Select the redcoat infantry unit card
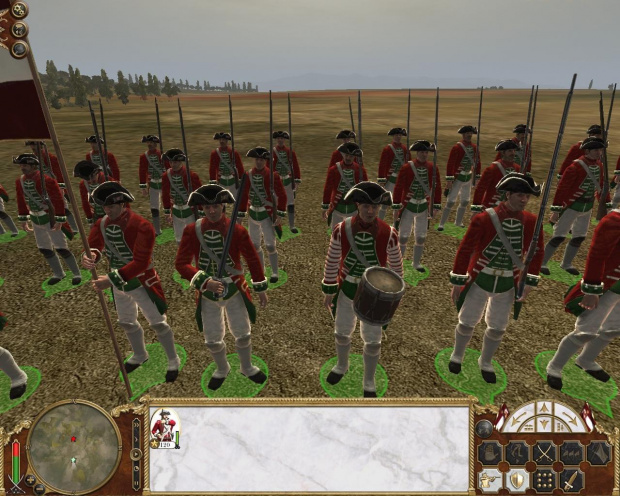 coord(165,428)
